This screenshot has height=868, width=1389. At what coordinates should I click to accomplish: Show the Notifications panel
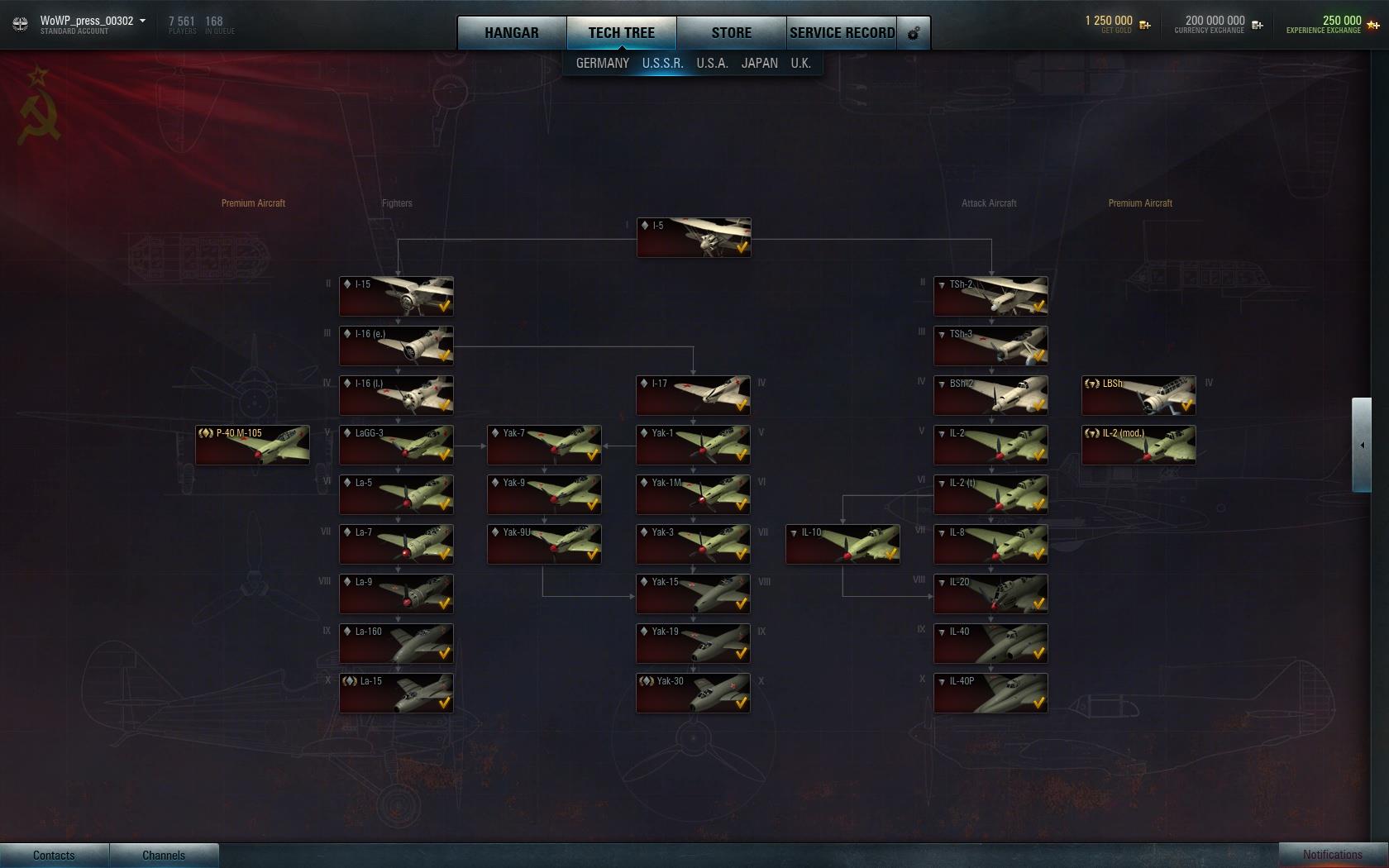point(1332,855)
